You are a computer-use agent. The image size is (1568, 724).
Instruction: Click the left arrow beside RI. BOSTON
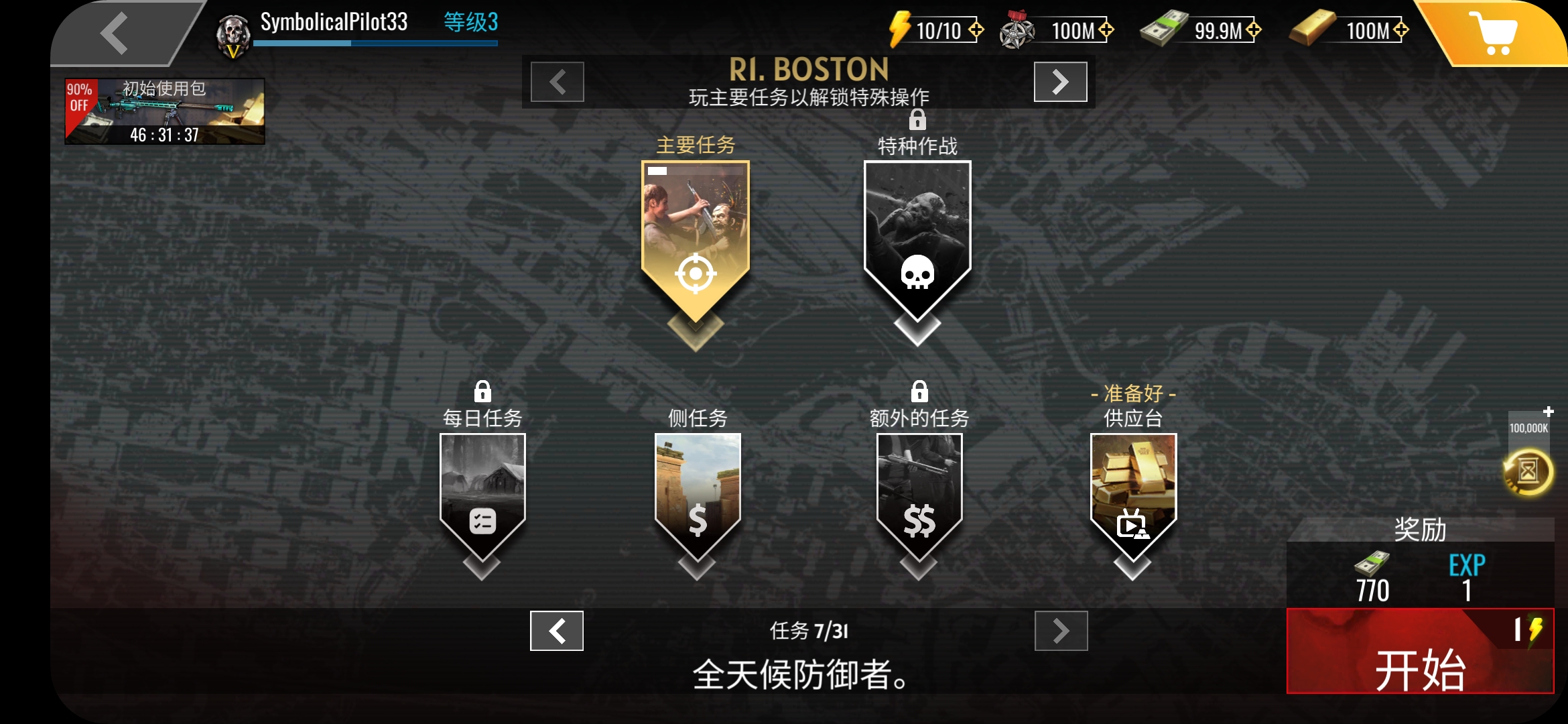(x=555, y=82)
